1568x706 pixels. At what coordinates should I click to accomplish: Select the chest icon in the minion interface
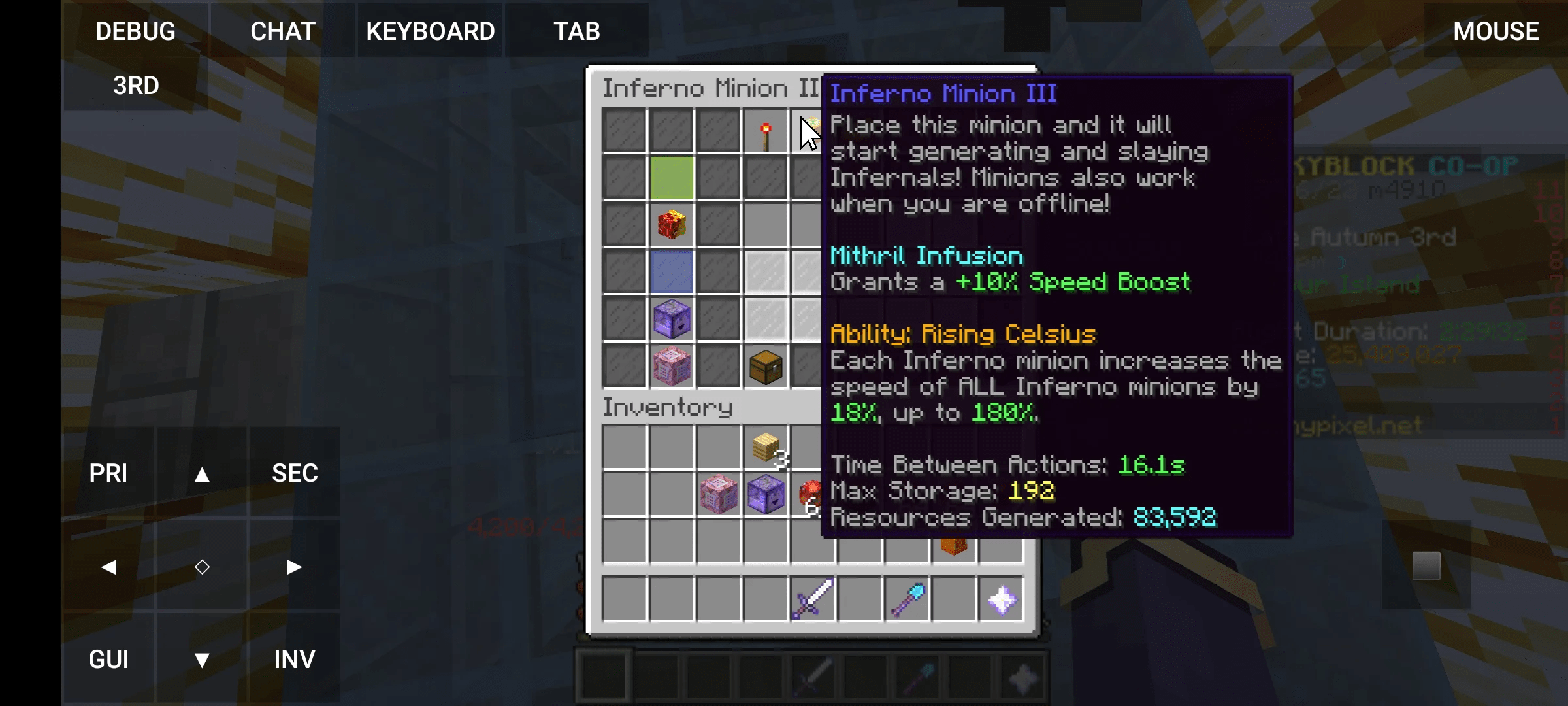766,366
